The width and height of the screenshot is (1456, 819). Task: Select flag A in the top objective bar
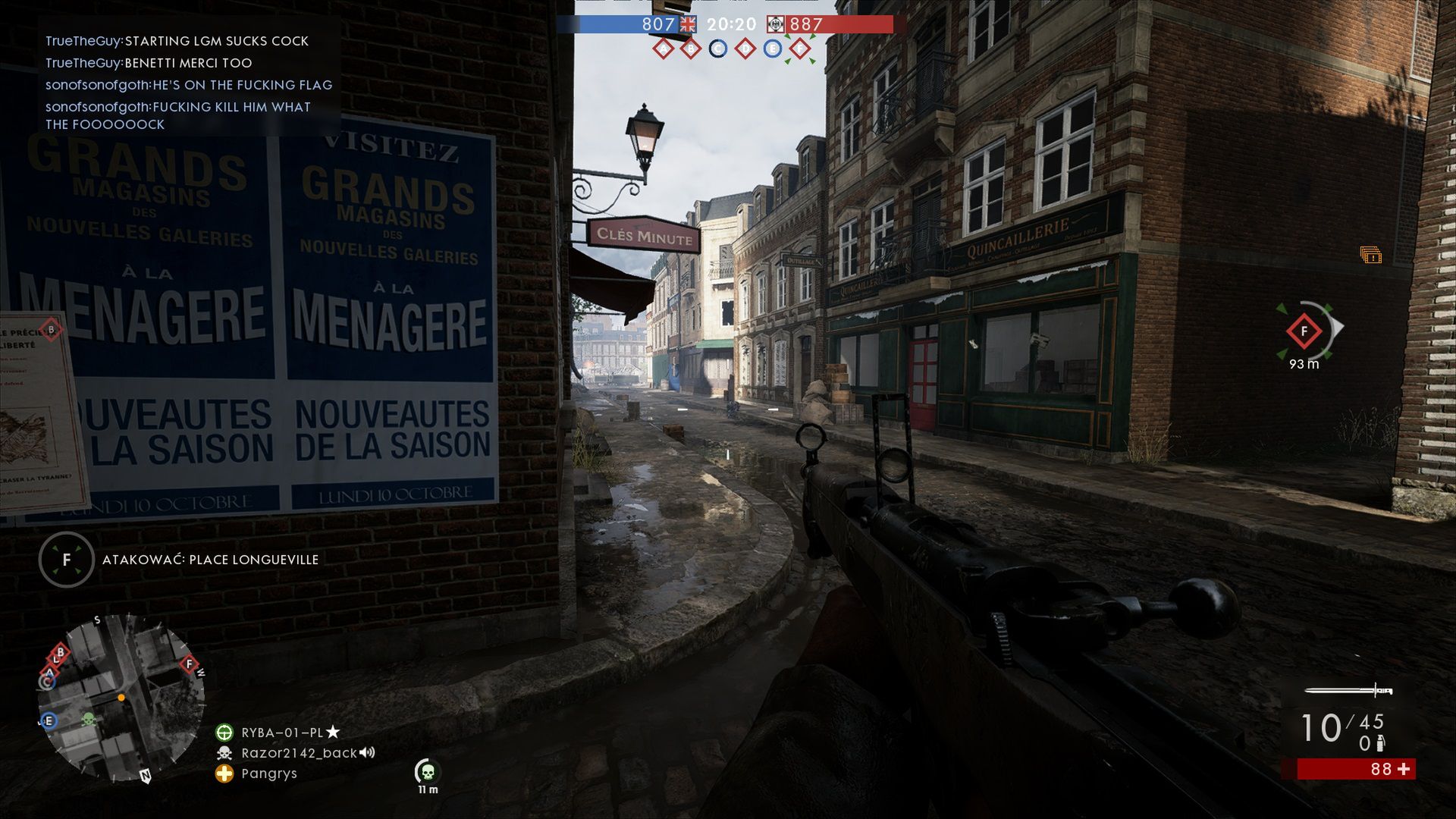664,49
